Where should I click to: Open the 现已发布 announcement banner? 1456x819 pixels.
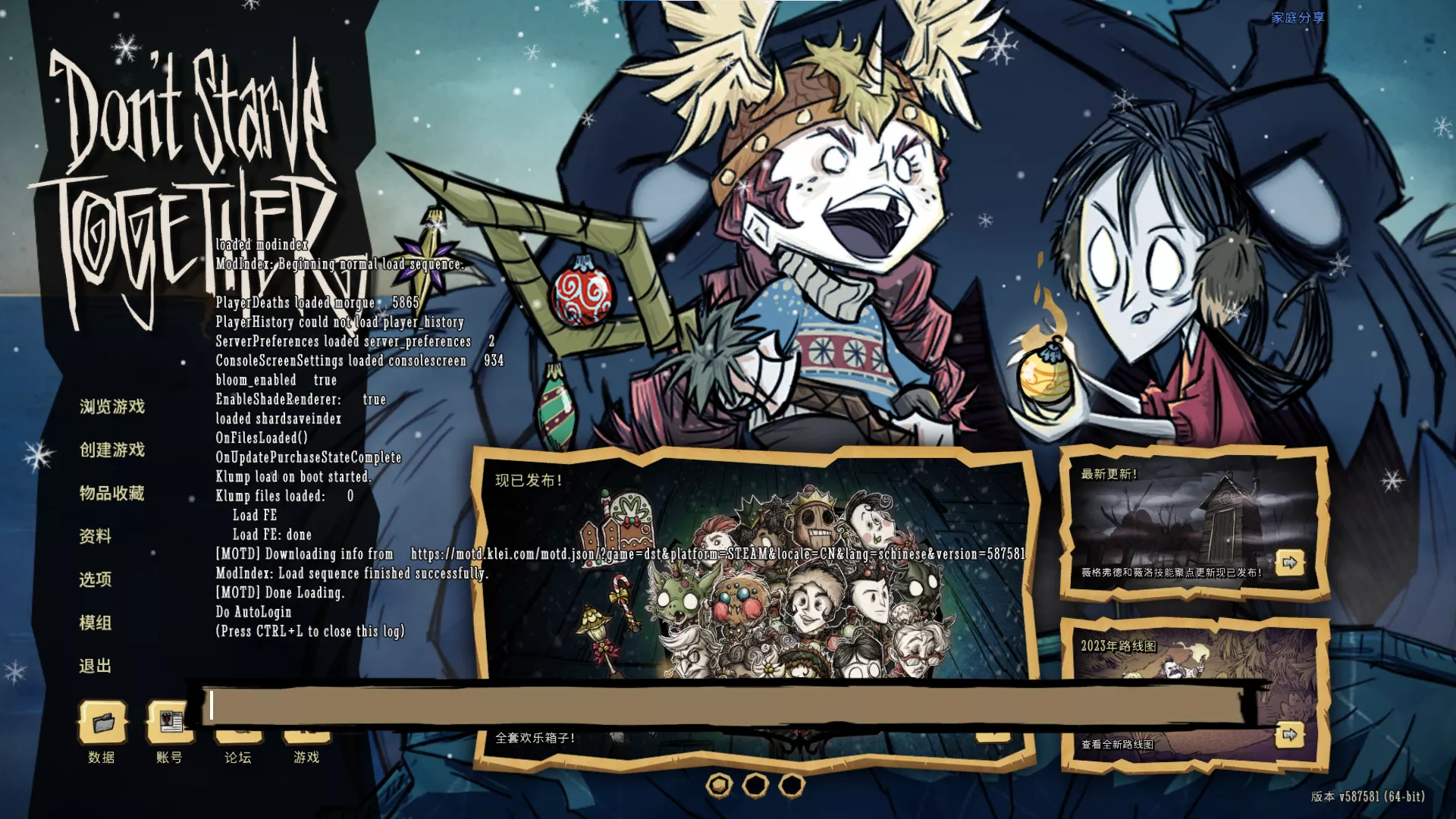click(755, 576)
